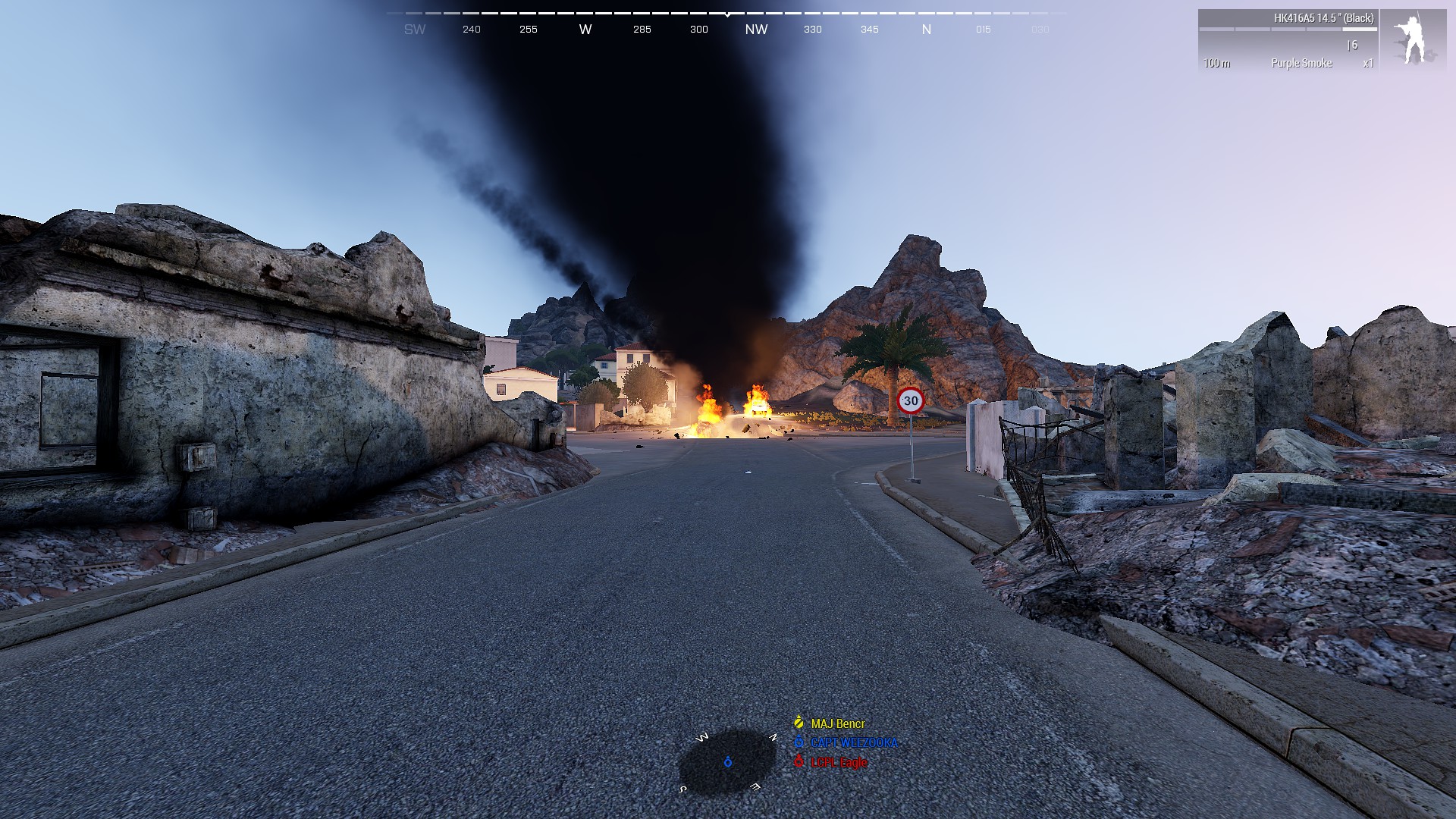1456x819 pixels.
Task: Click the ammo counter showing 6 rounds
Action: 1354,45
